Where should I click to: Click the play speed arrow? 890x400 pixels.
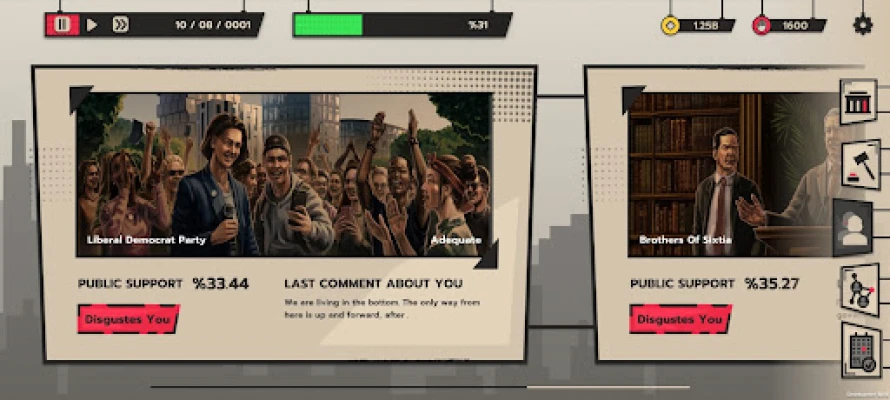[92, 25]
